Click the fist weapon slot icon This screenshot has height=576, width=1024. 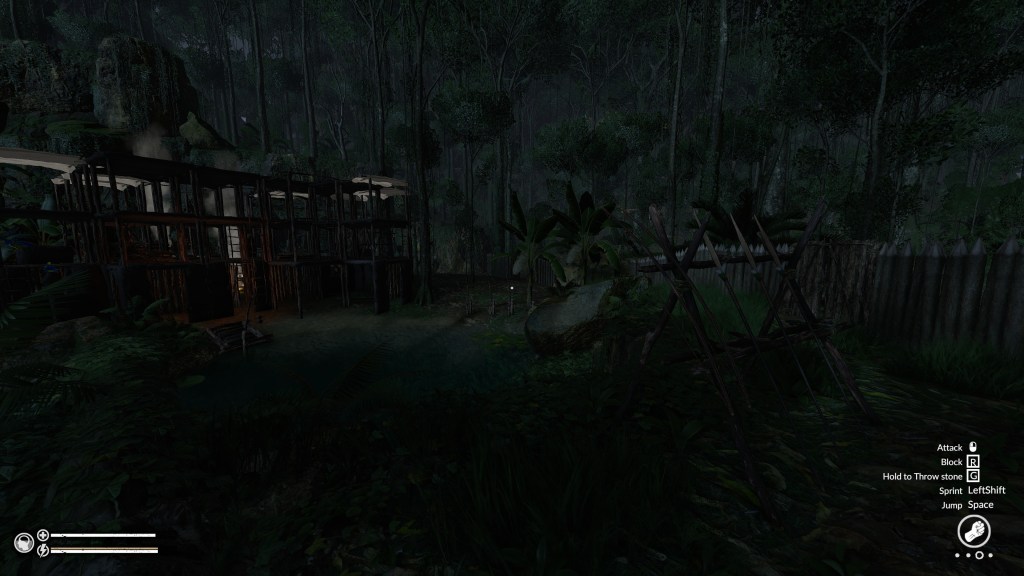(973, 530)
